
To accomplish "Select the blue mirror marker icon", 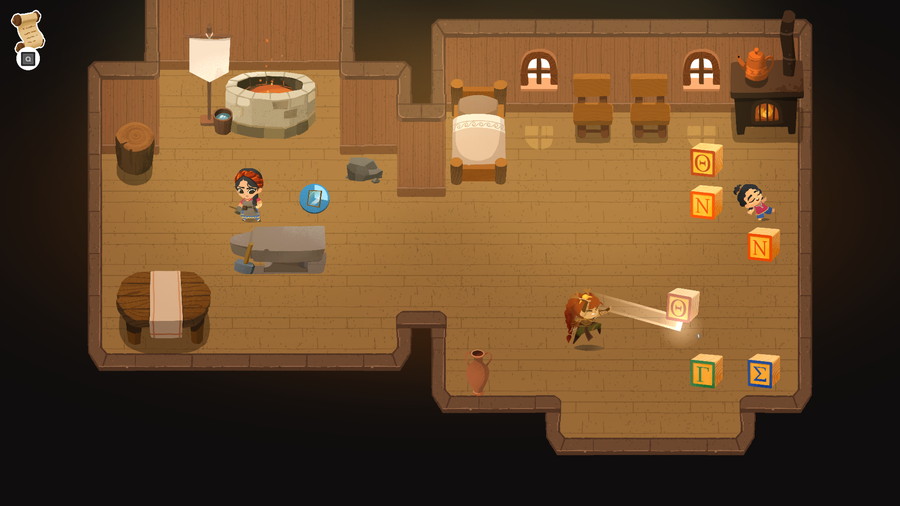I will point(314,198).
